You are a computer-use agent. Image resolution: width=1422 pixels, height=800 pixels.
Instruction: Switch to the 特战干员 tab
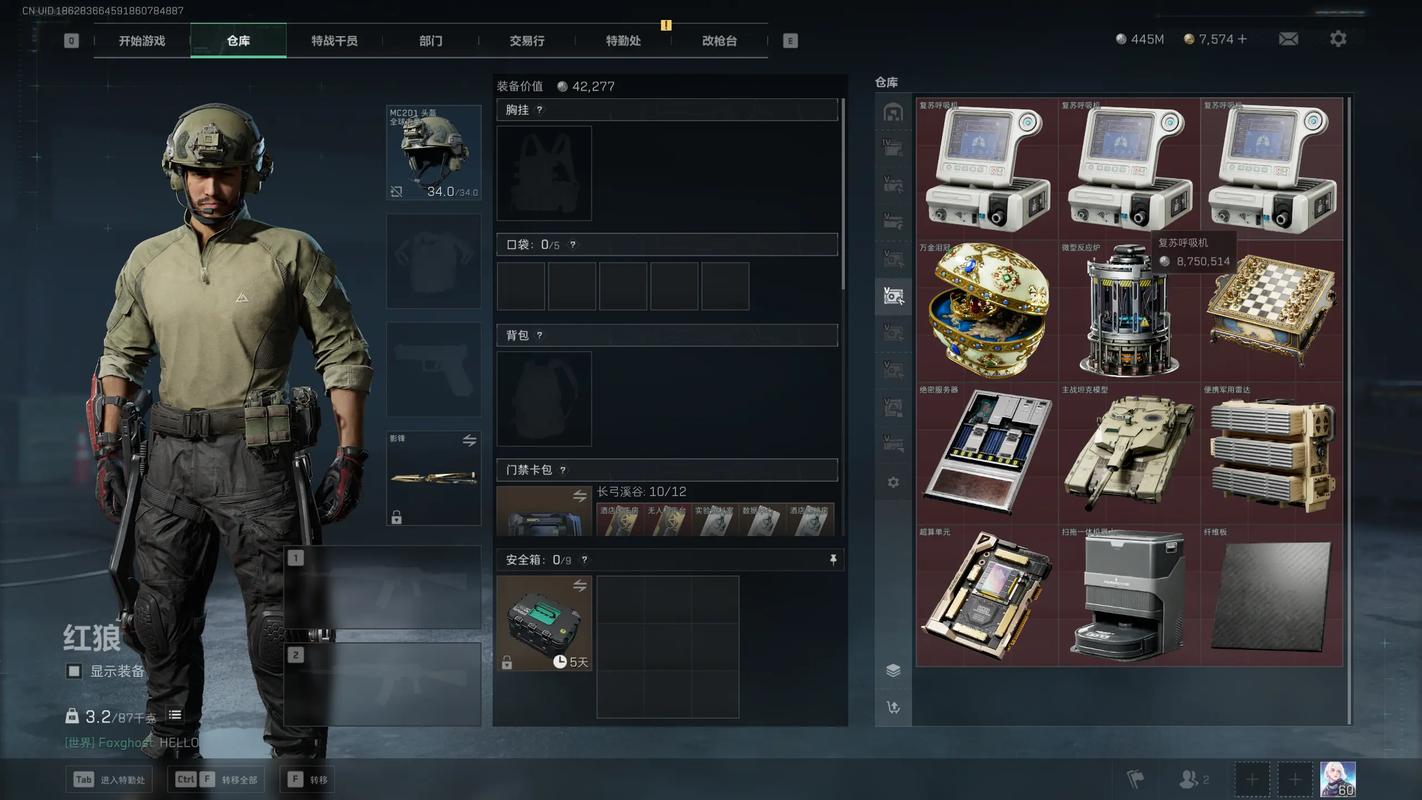(x=334, y=41)
